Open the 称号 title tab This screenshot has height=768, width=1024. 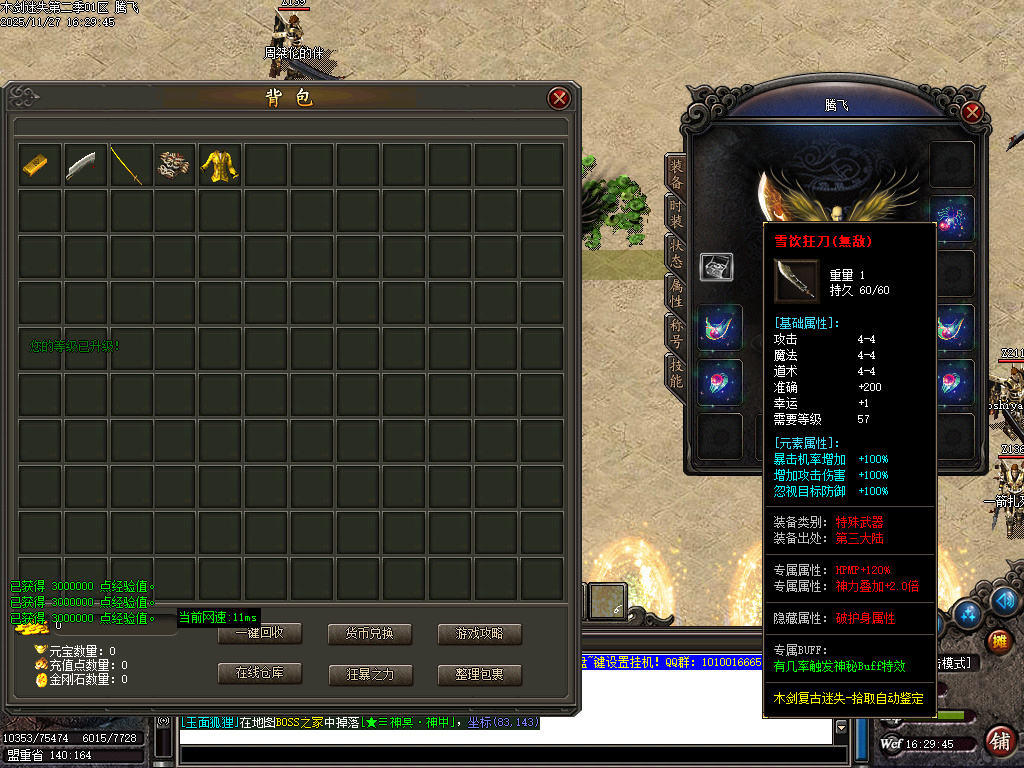pyautogui.click(x=676, y=329)
